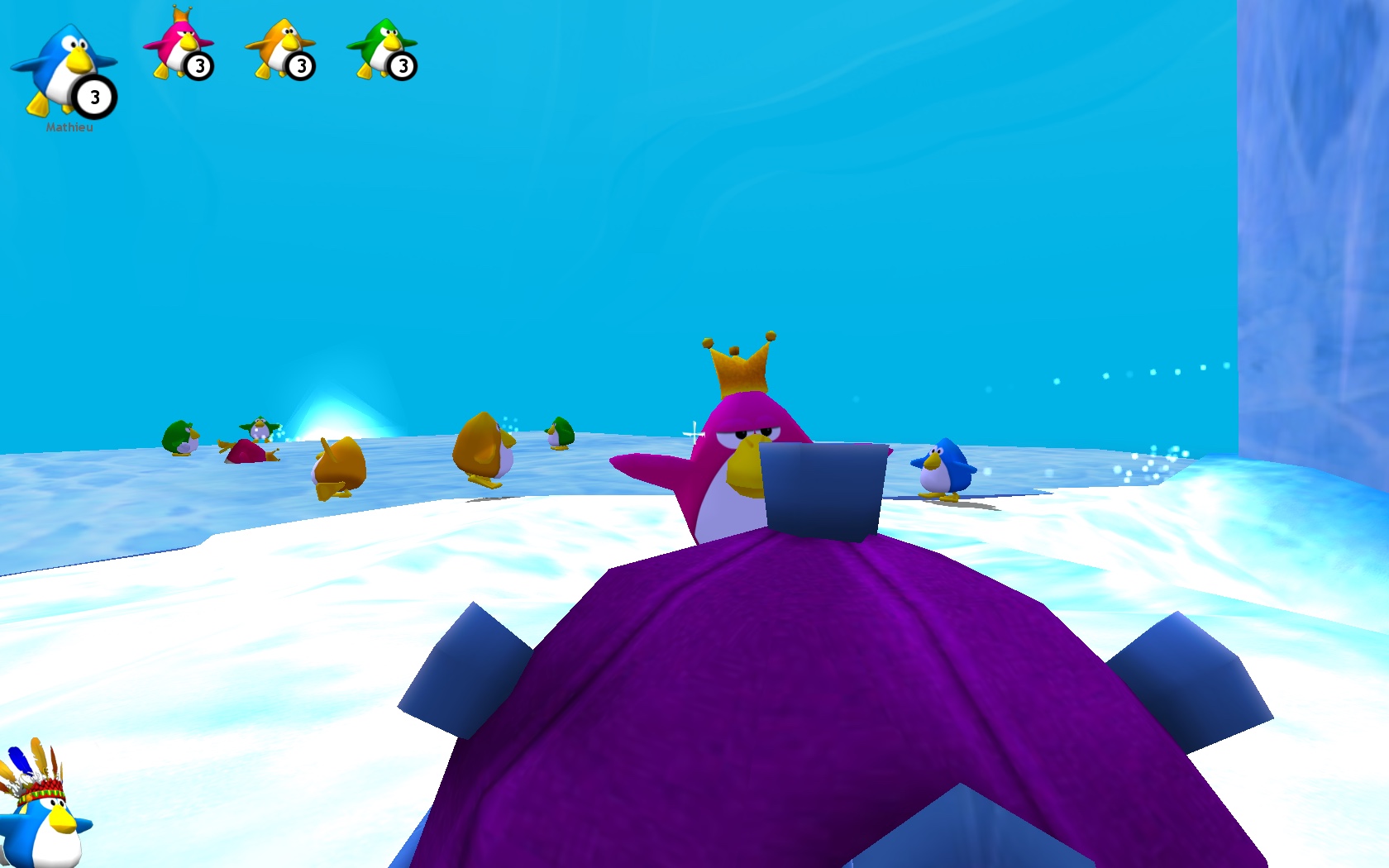Click the small green penguin near center
This screenshot has height=868, width=1389.
(x=559, y=432)
